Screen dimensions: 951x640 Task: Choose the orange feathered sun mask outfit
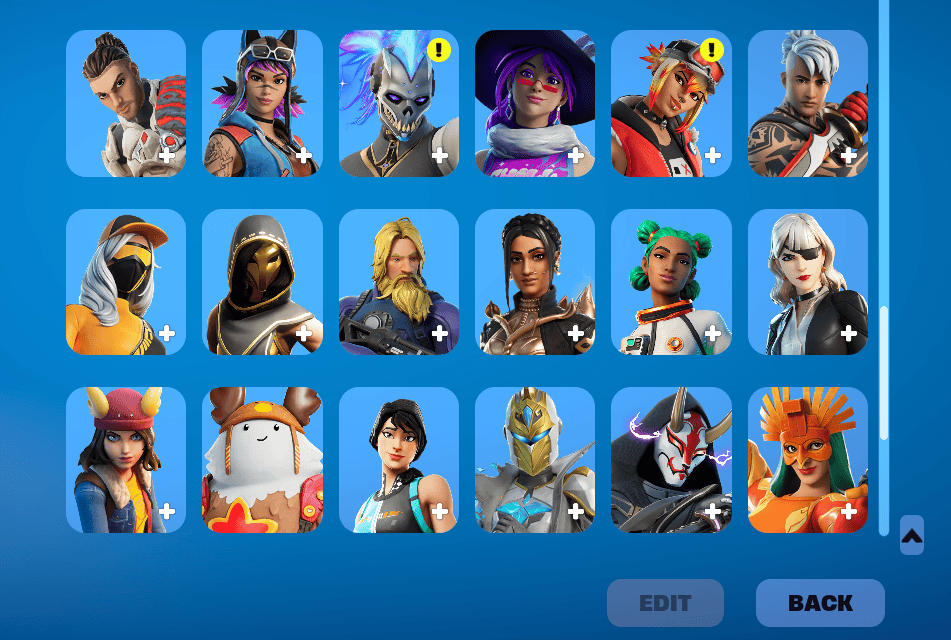click(x=807, y=460)
